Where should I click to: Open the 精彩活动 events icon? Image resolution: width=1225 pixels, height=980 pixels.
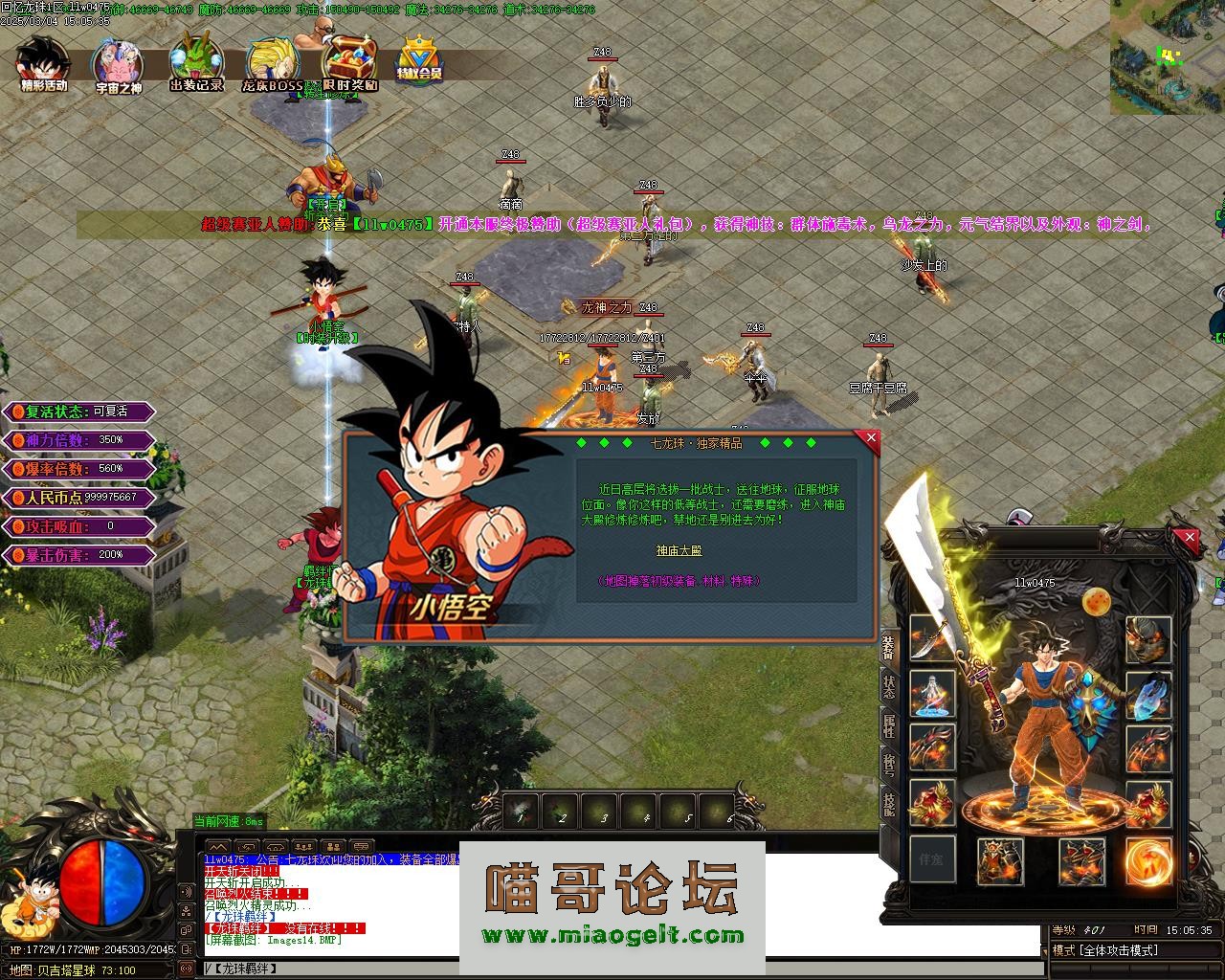43,64
